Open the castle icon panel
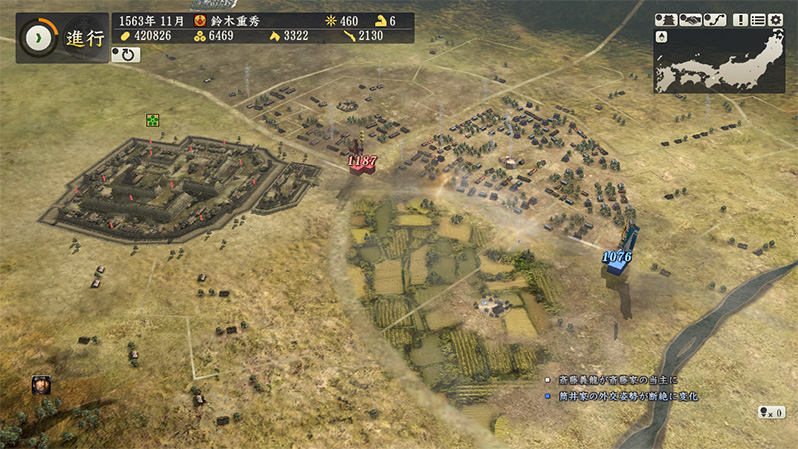This screenshot has width=798, height=449. point(665,19)
